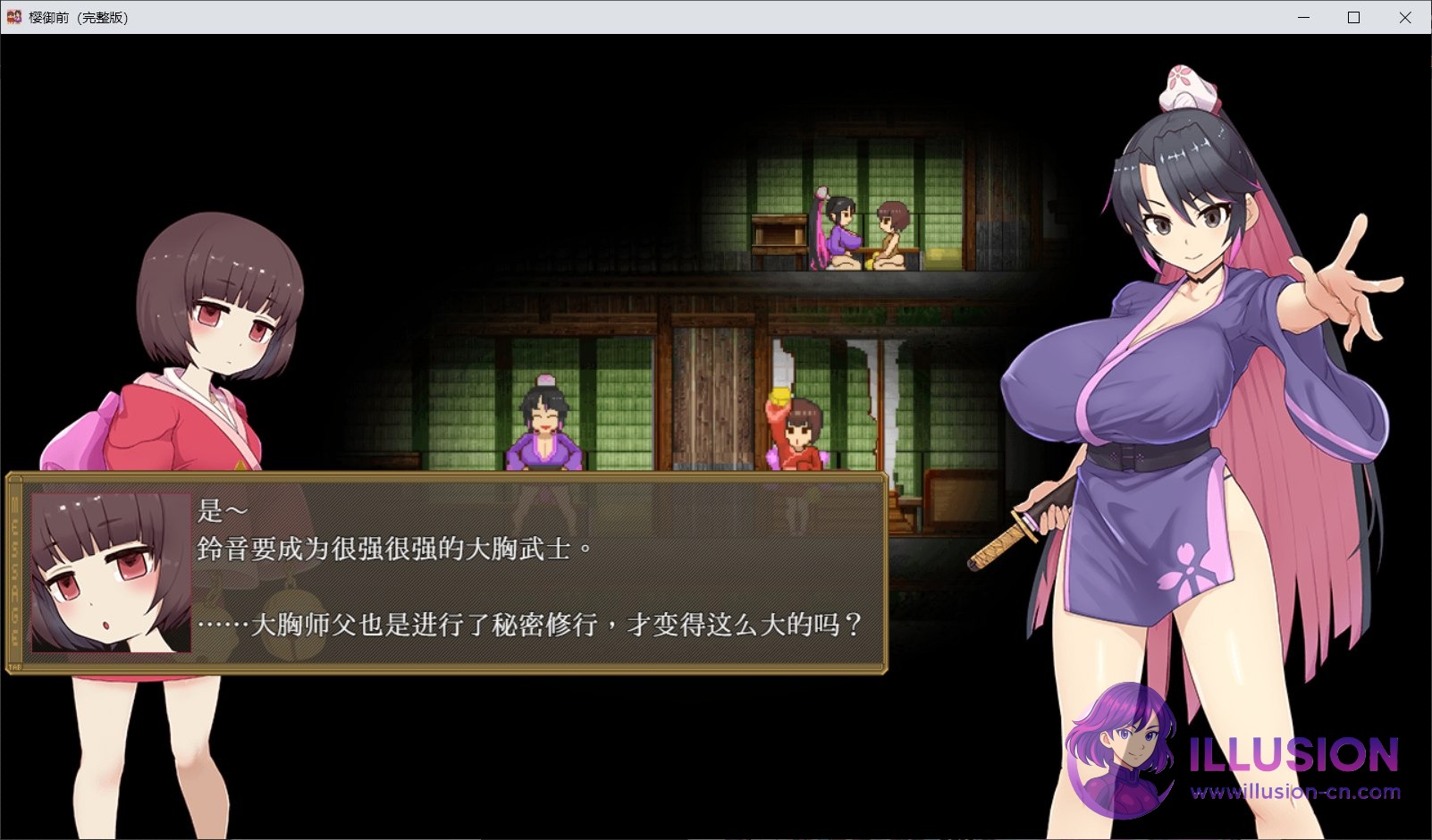
Task: Click the sprite of the seated purple-robed teacher
Action: pos(546,429)
